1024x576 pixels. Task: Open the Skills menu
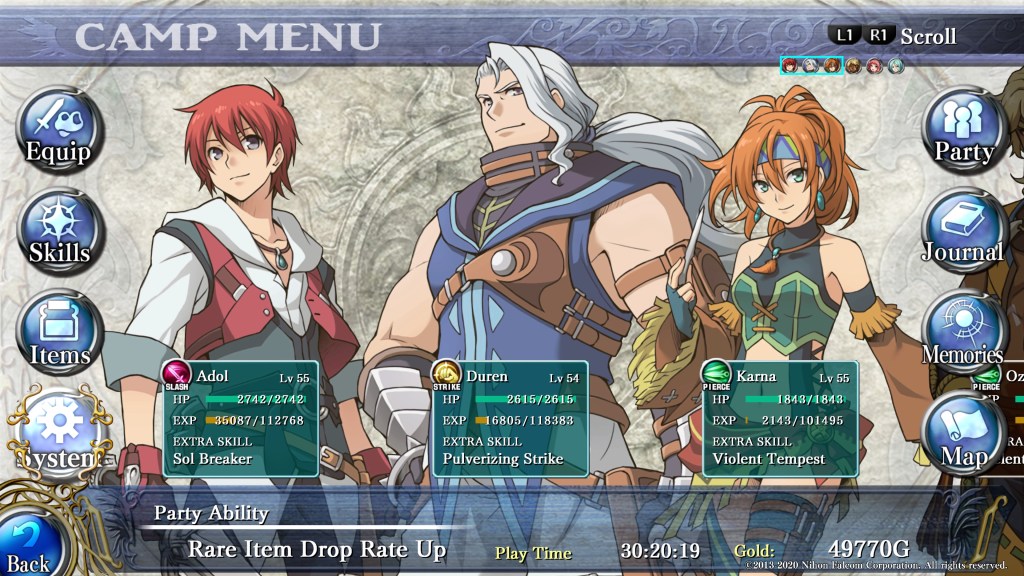click(x=60, y=232)
